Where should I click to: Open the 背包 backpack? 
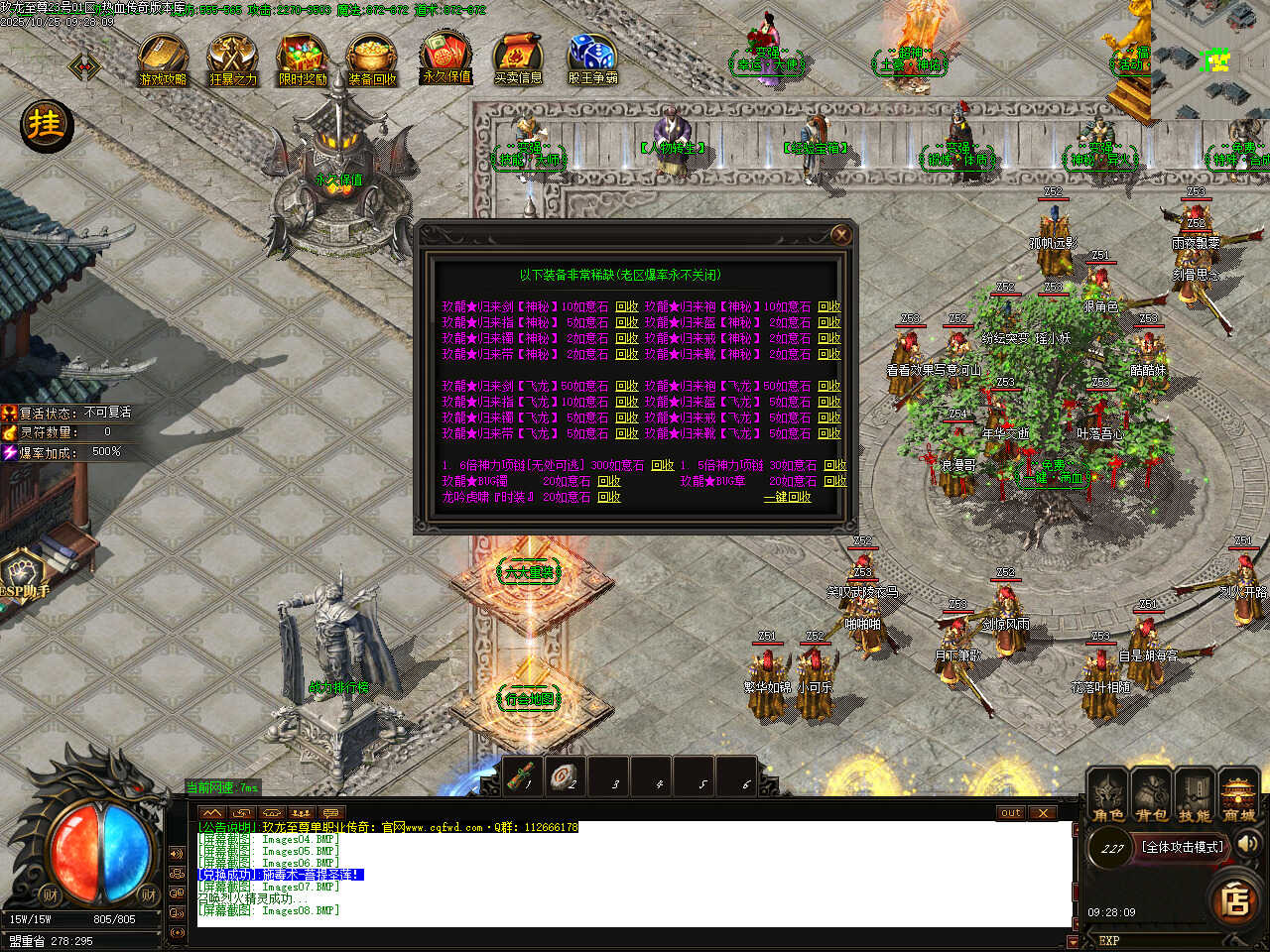click(x=1151, y=798)
